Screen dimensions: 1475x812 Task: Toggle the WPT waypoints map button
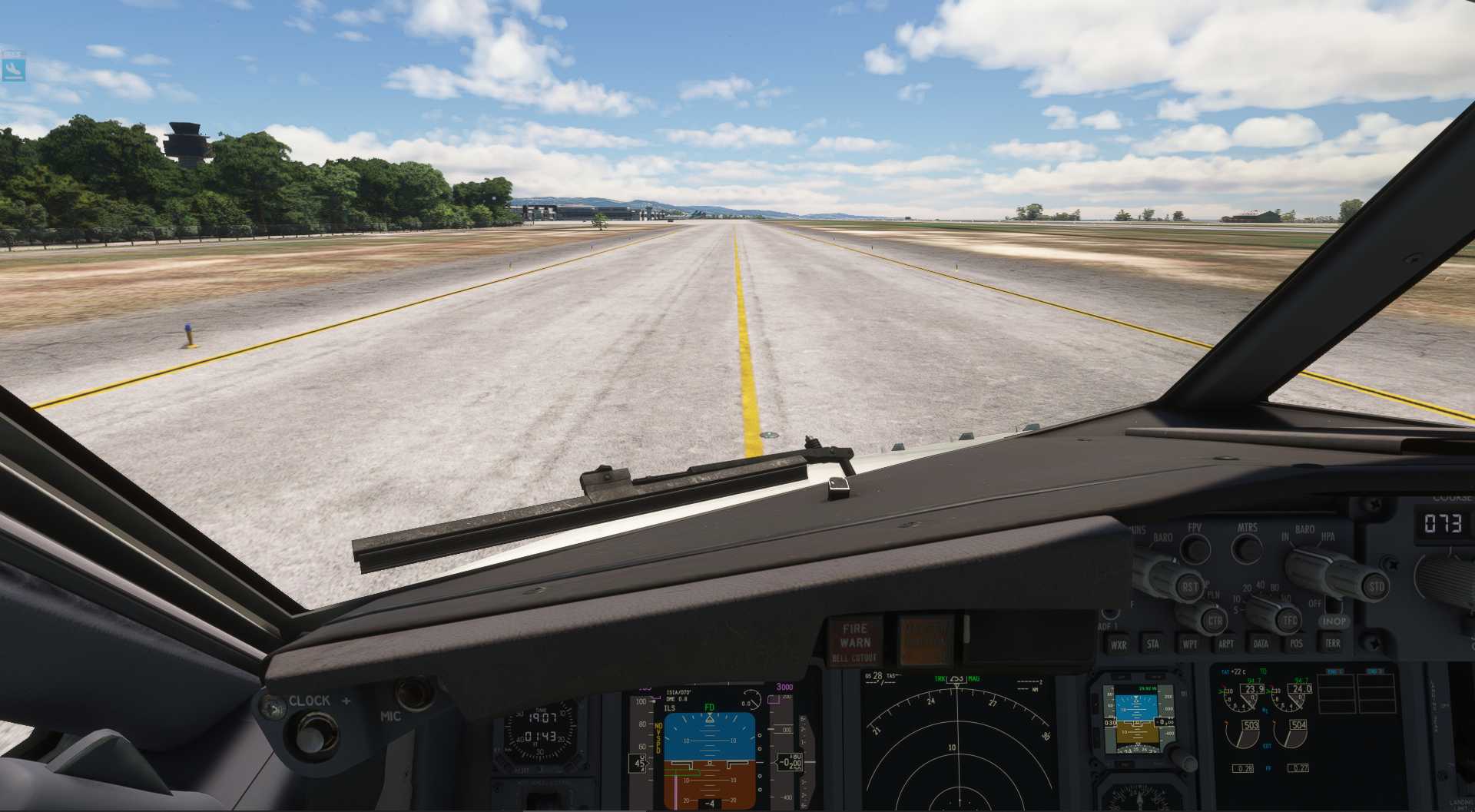tap(1189, 644)
